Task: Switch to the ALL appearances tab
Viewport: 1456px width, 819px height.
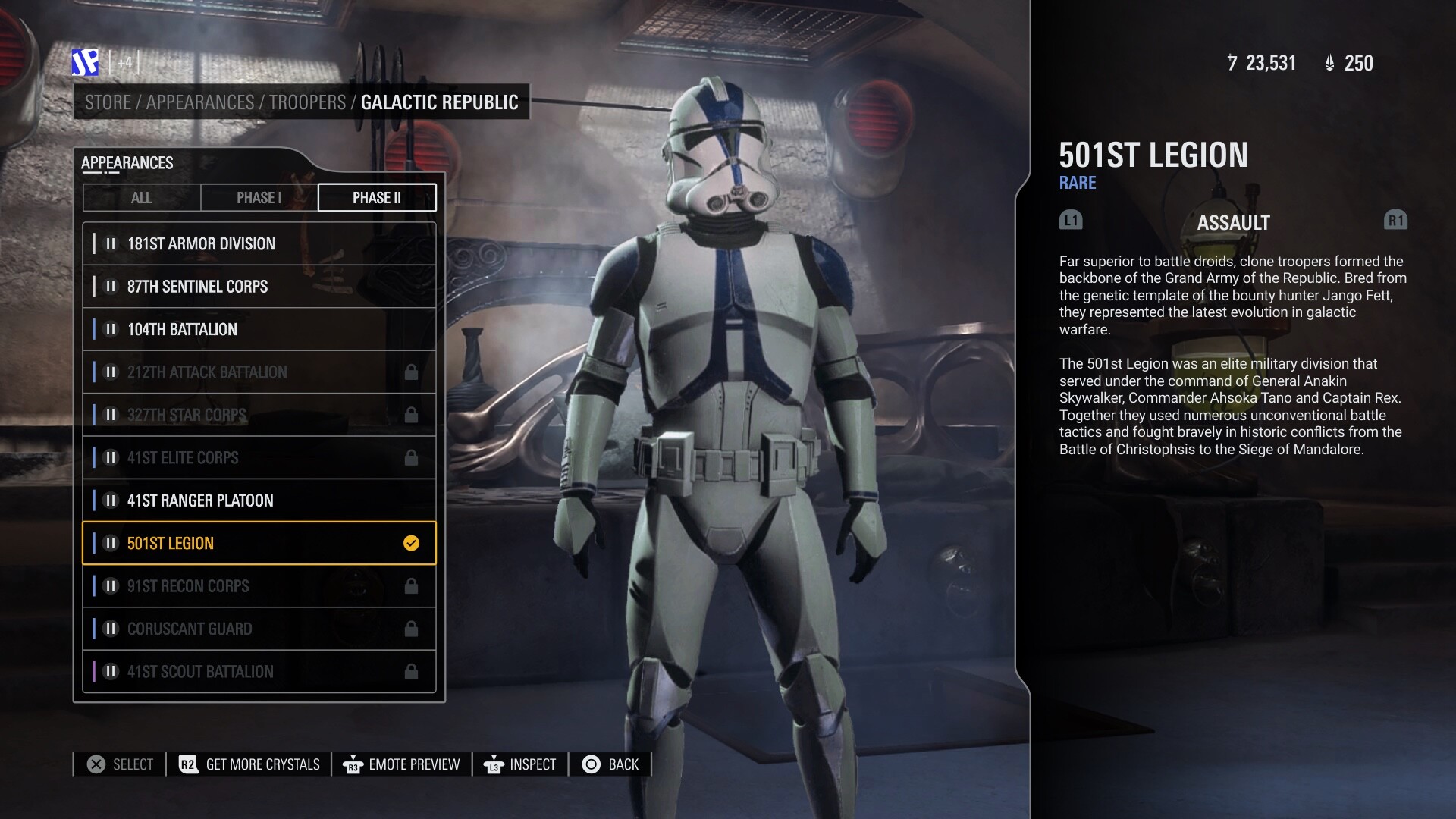Action: (142, 198)
